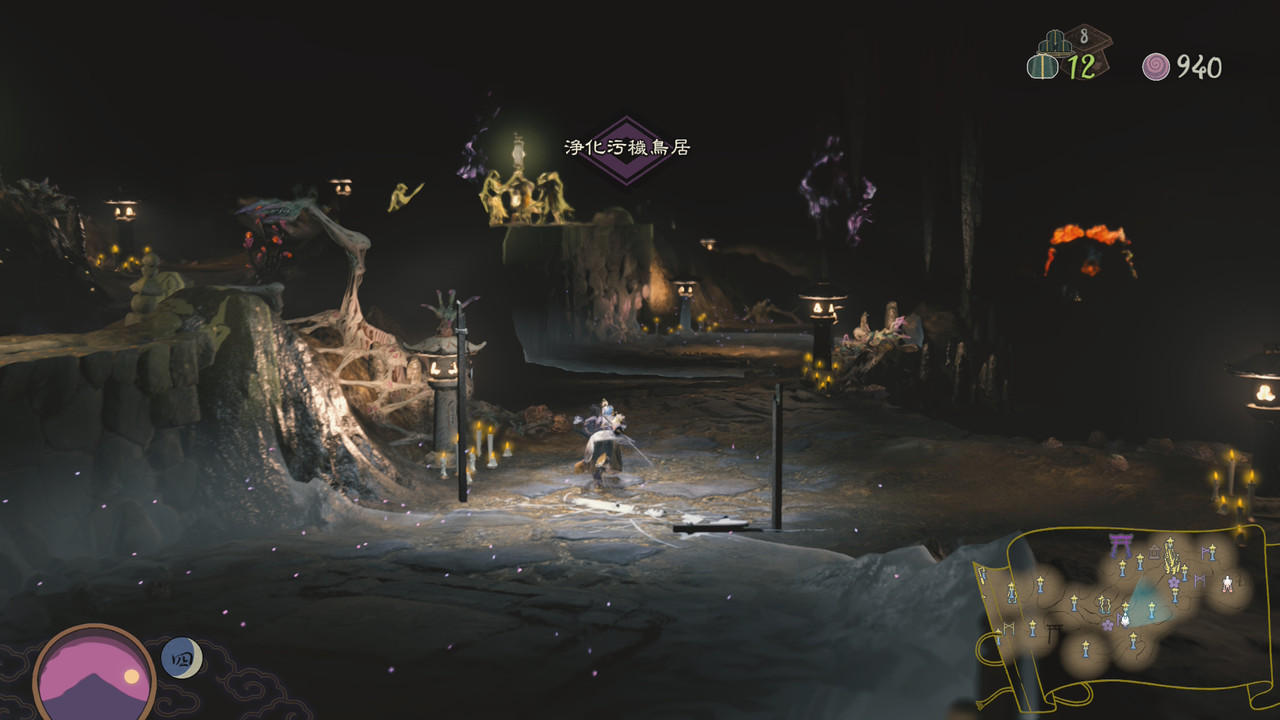Select the black torii gate minimap marker
Screen dimensions: 1280x720
1053,632
